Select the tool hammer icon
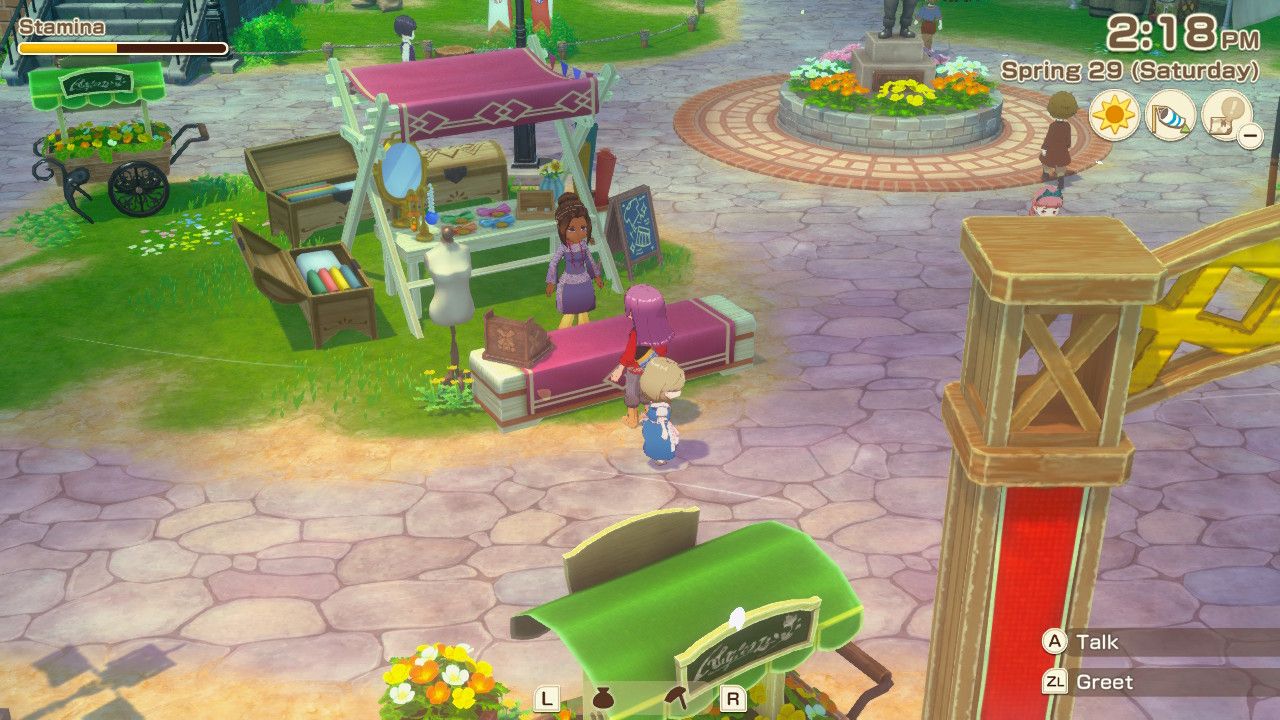 [676, 698]
